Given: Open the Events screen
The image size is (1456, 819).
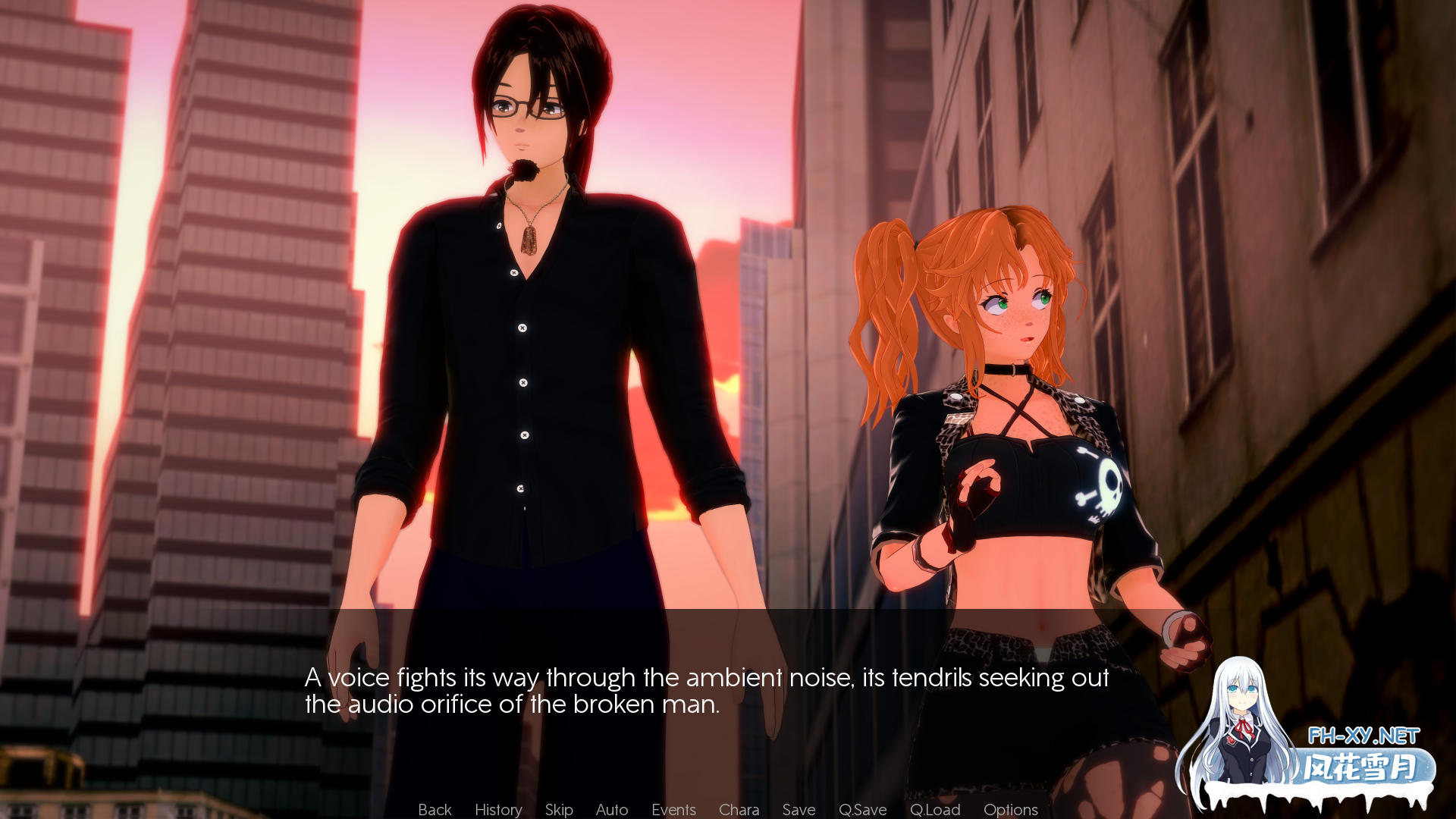Looking at the screenshot, I should [x=673, y=809].
